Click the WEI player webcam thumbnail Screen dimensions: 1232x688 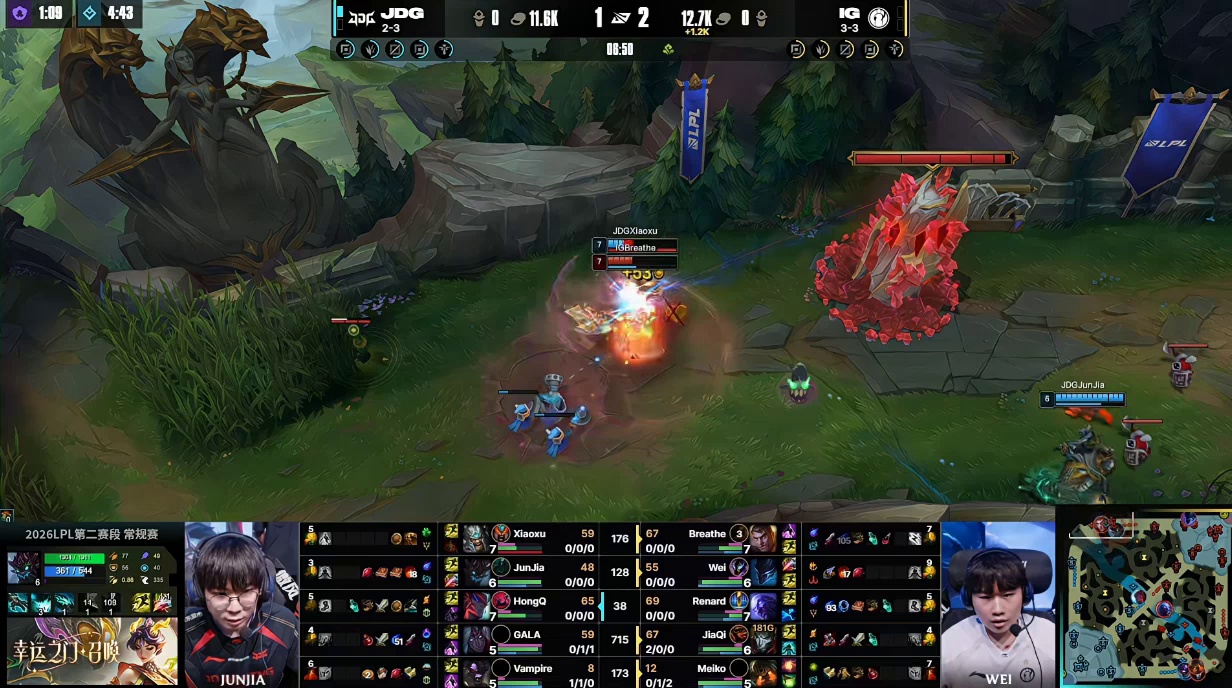click(997, 604)
